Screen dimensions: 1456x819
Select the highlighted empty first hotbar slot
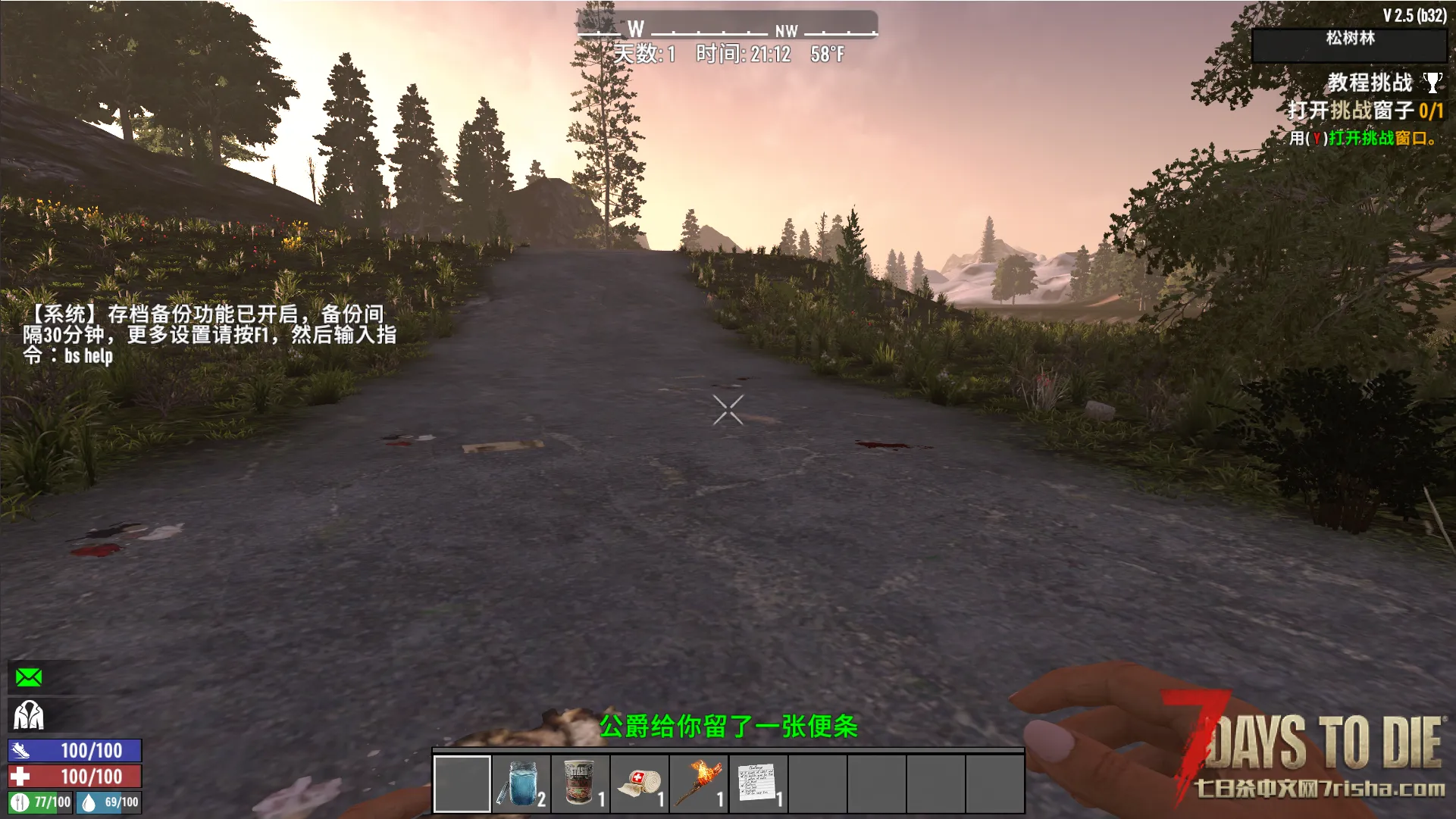[x=462, y=784]
